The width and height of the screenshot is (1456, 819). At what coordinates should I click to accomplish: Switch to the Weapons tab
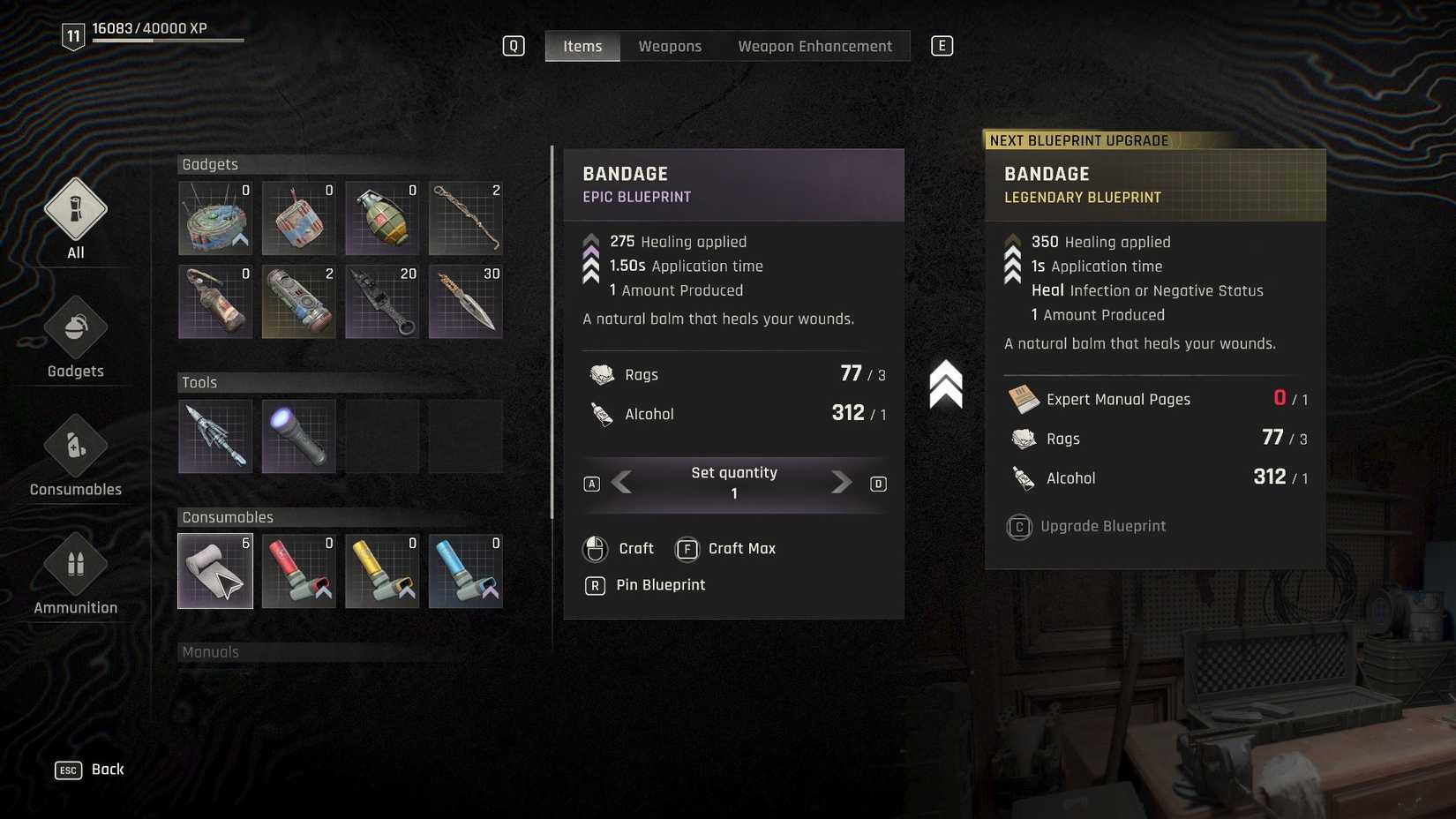click(670, 46)
